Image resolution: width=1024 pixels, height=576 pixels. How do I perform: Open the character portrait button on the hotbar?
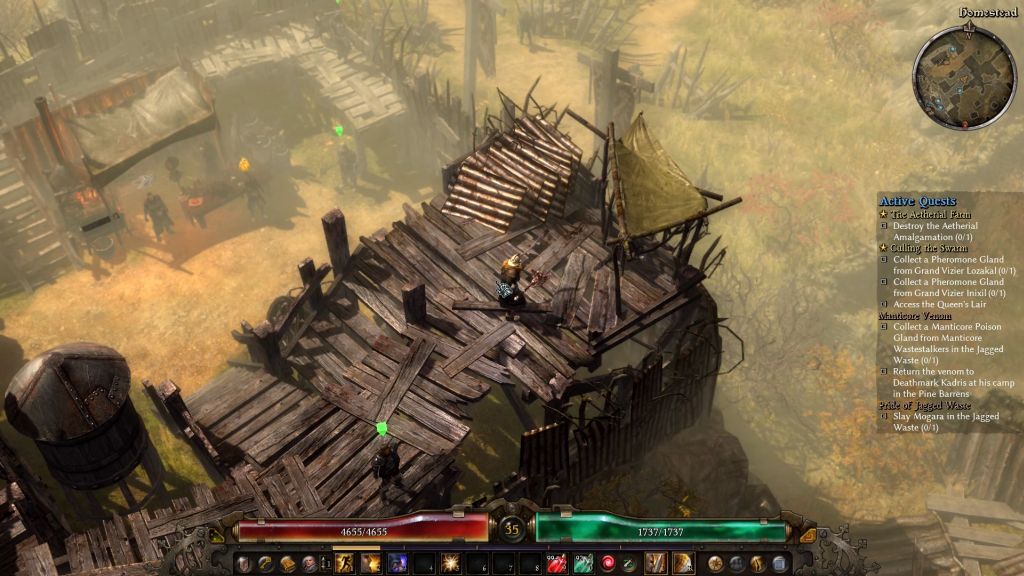click(308, 564)
